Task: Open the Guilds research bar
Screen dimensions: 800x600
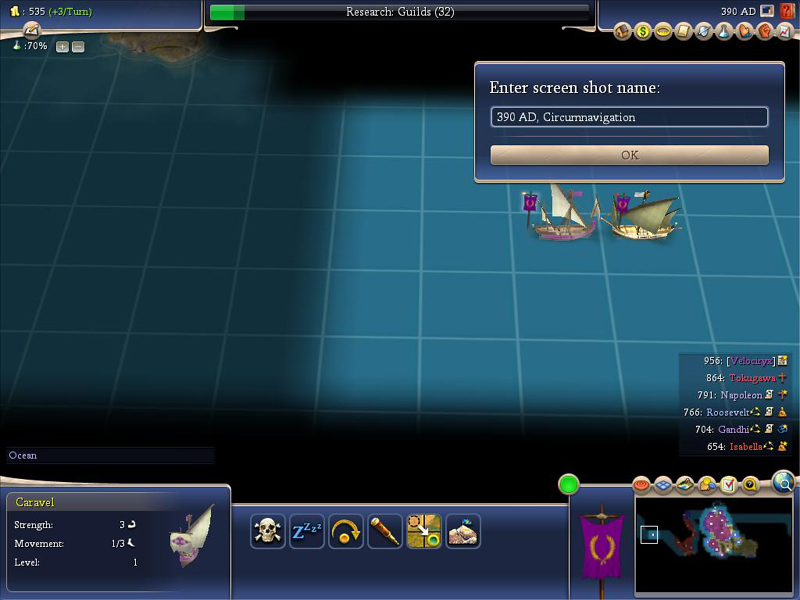Action: tap(400, 12)
